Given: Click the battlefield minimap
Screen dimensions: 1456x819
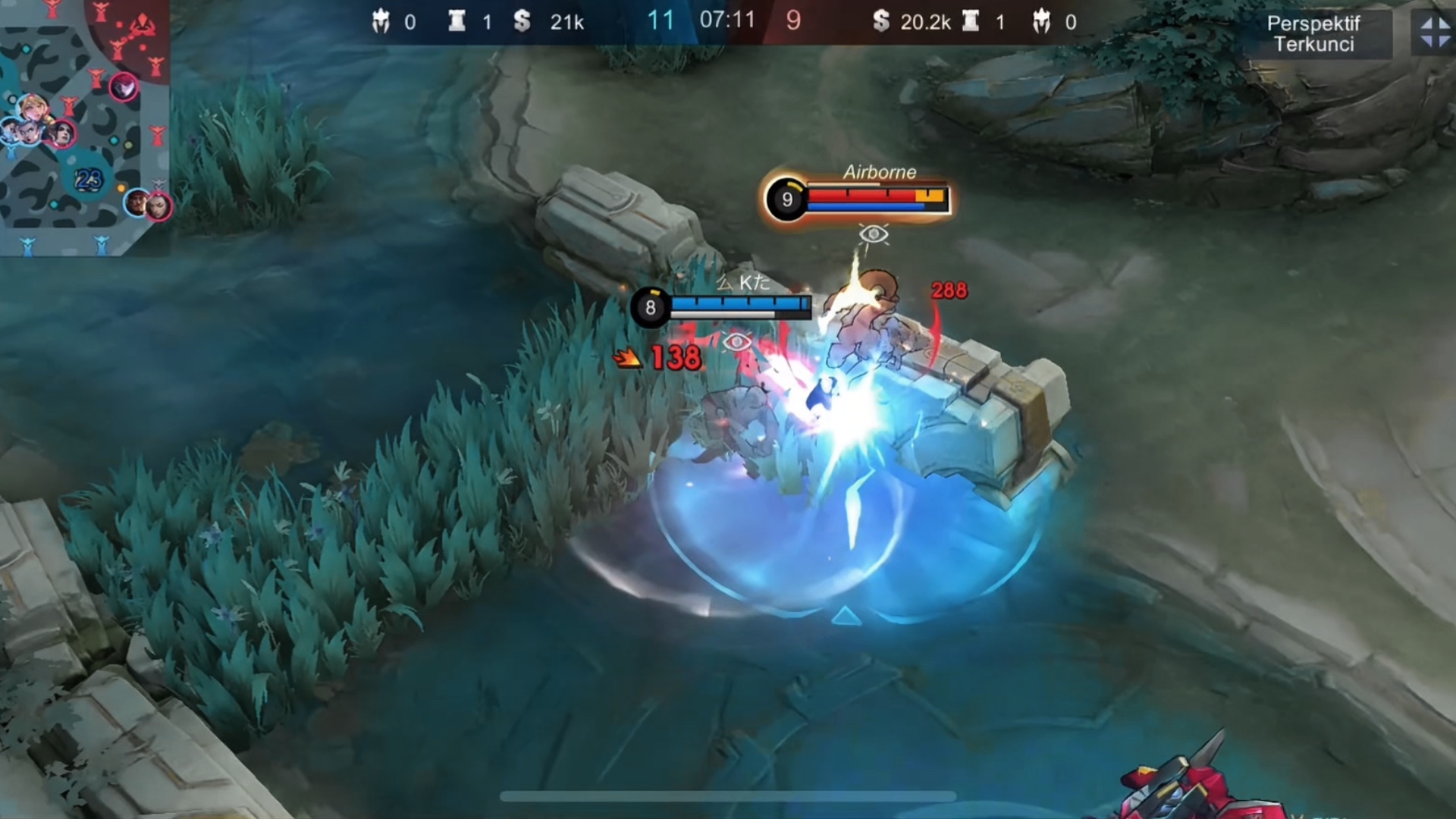Looking at the screenshot, I should [83, 129].
